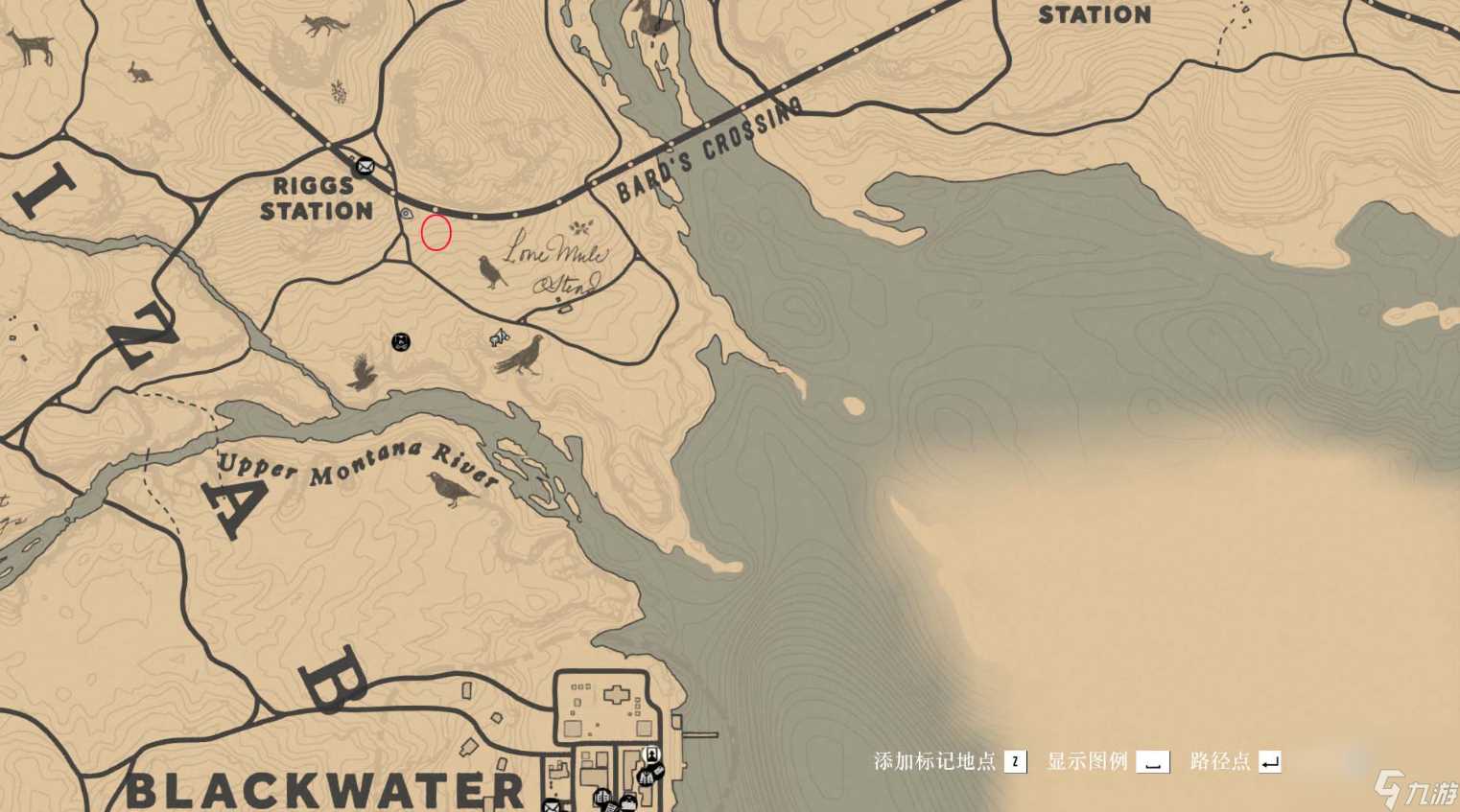Choose the clothing shop marker in Blackwater
The width and height of the screenshot is (1460, 812).
(644, 777)
